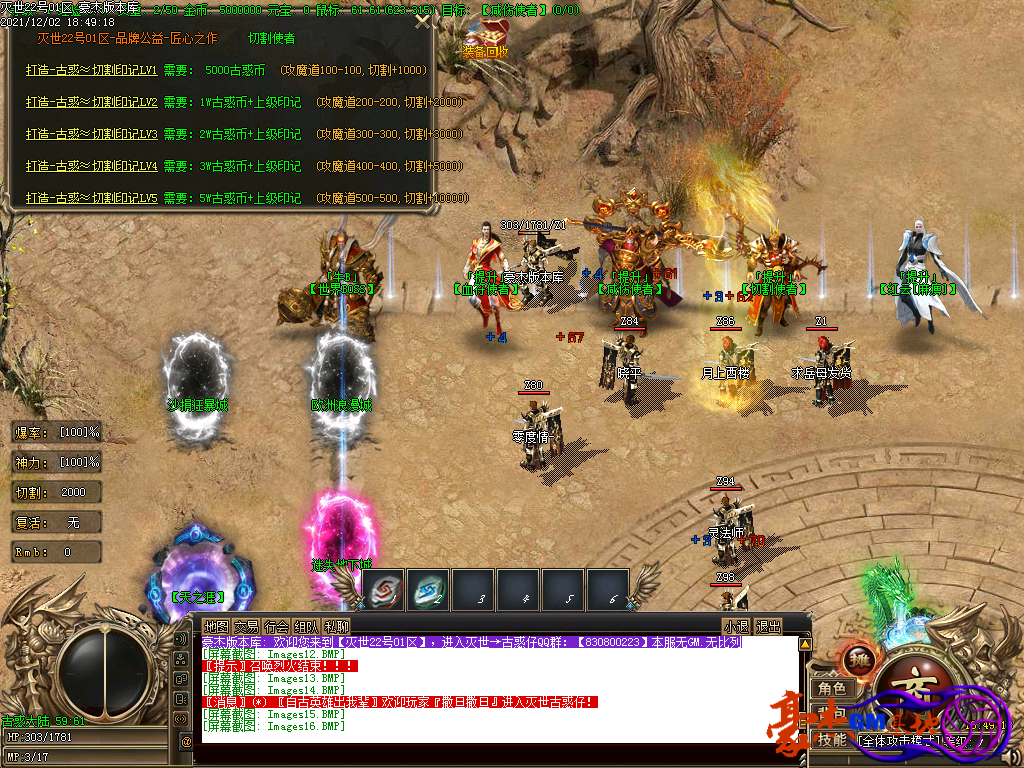The width and height of the screenshot is (1024, 768).
Task: Use the blue rune in hotbar slot 2
Action: coord(430,590)
